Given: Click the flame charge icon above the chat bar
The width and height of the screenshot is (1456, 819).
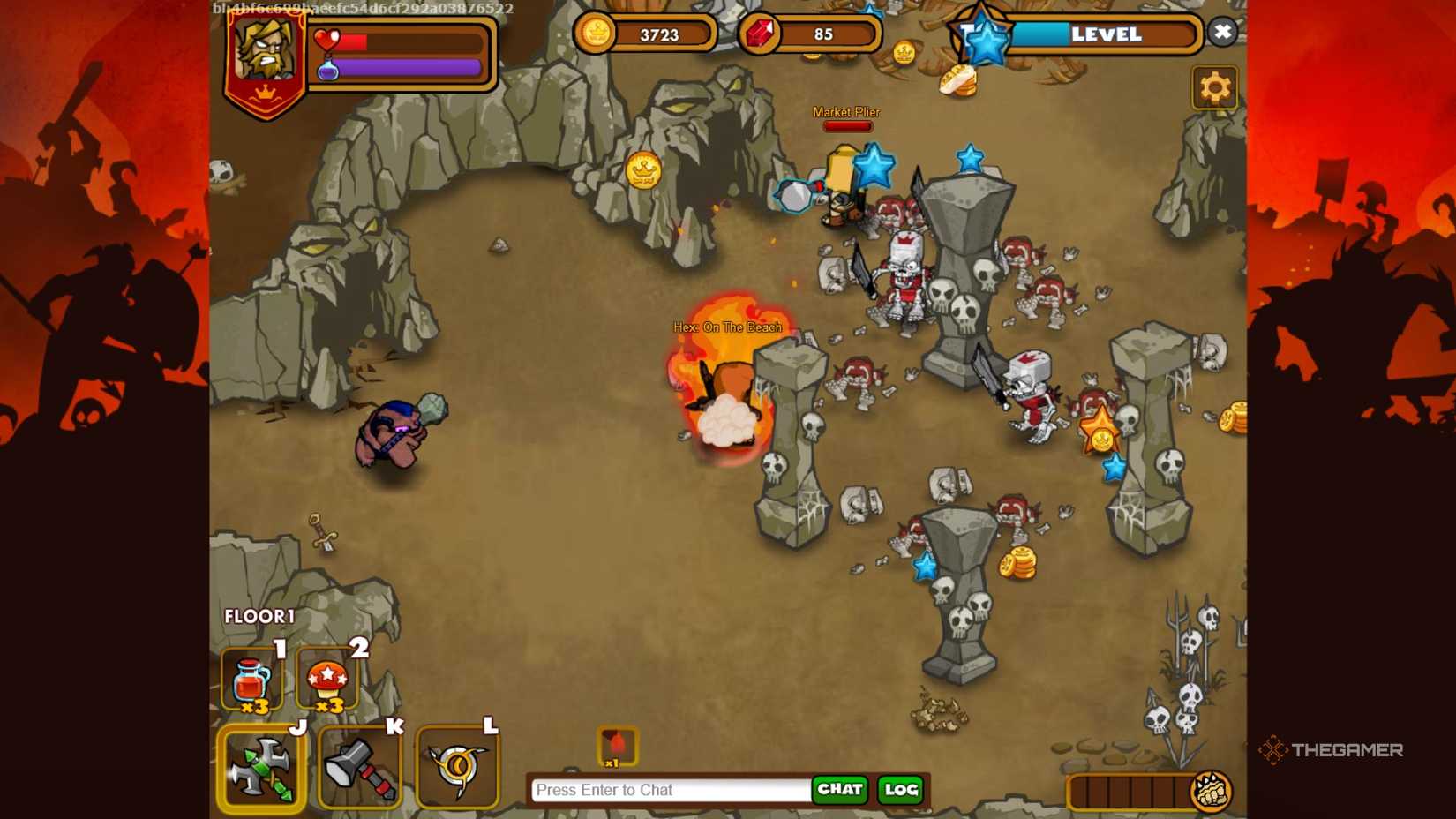Looking at the screenshot, I should [x=619, y=744].
